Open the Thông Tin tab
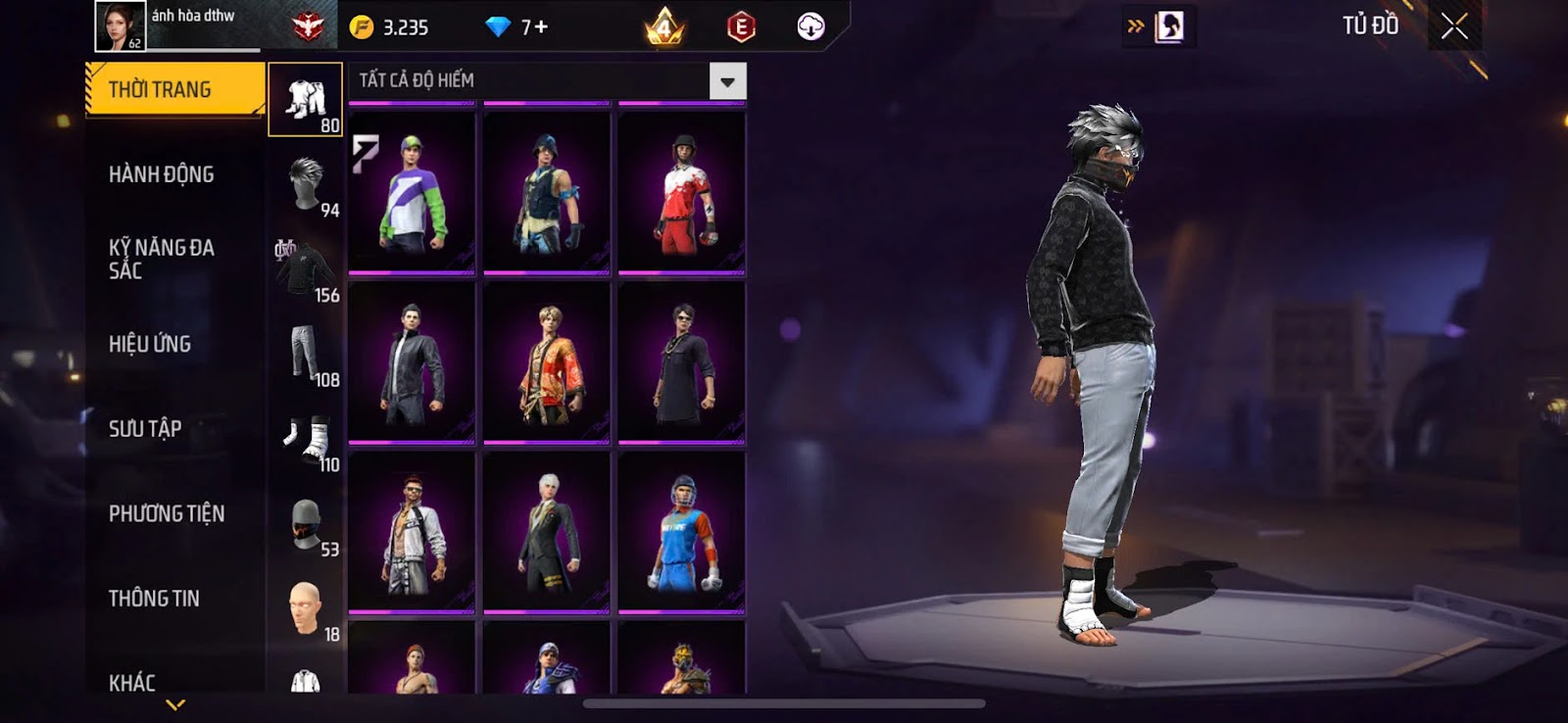Screen dimensions: 1568x723 tap(154, 599)
